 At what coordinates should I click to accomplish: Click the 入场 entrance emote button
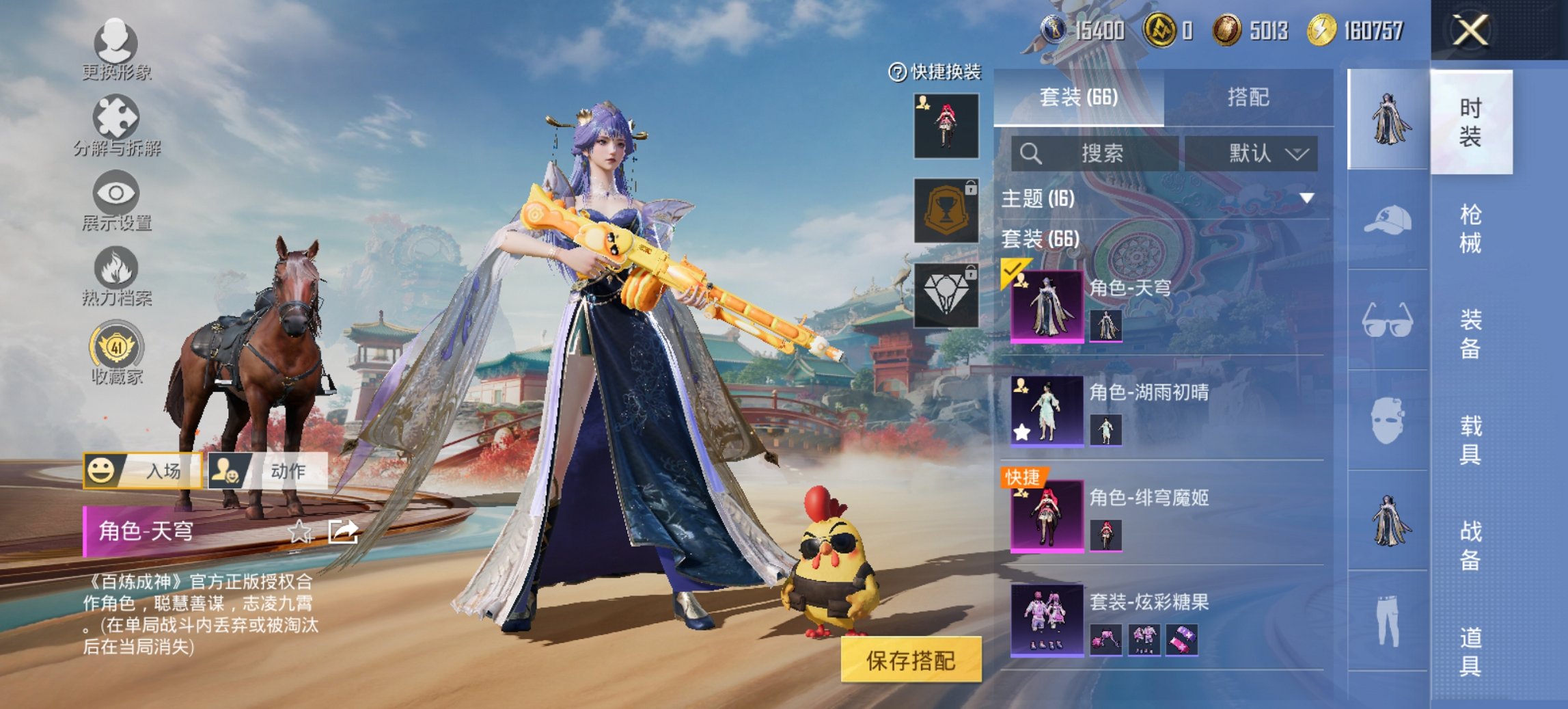tap(143, 471)
